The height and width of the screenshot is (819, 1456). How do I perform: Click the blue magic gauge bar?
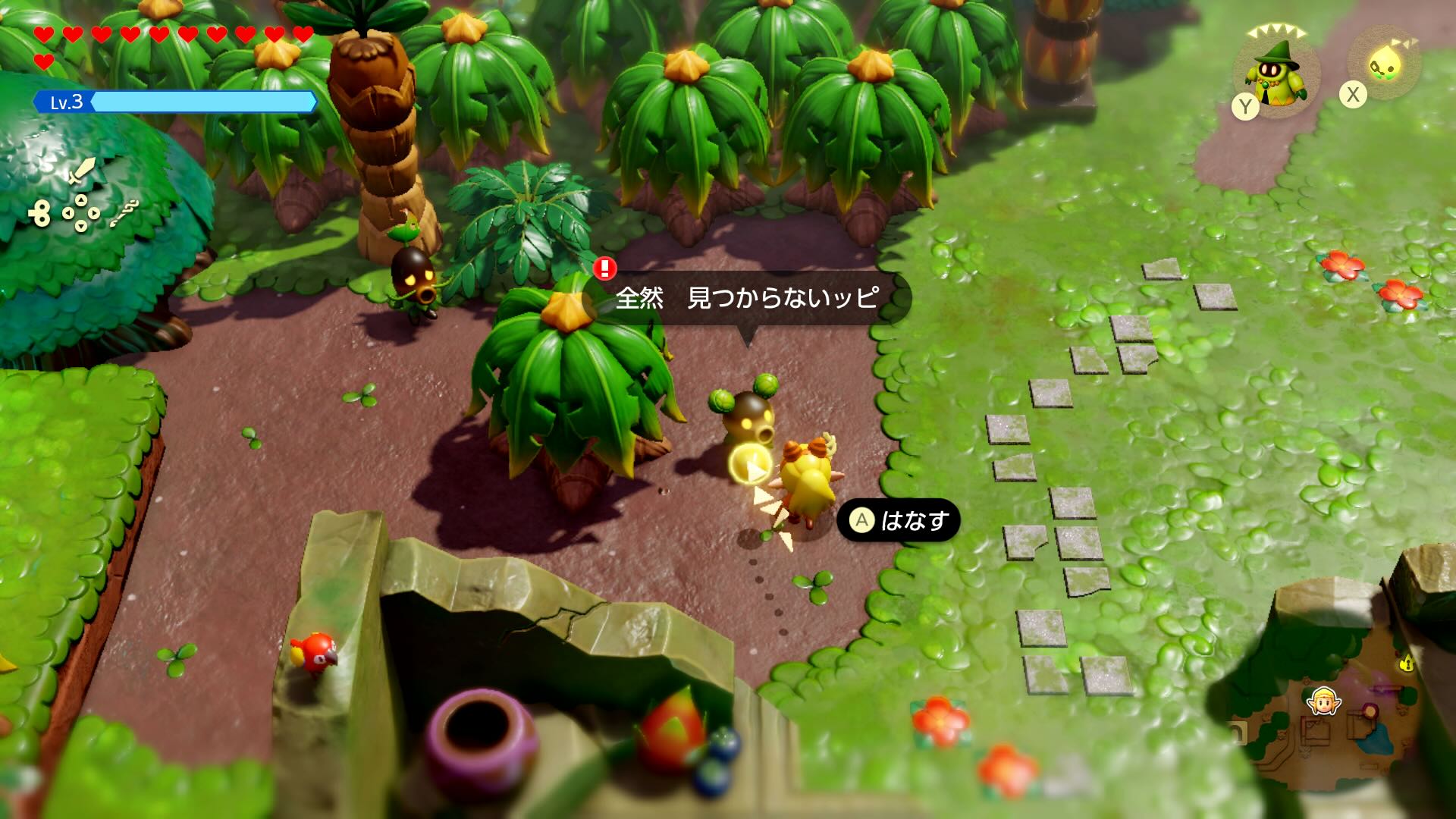(x=205, y=100)
